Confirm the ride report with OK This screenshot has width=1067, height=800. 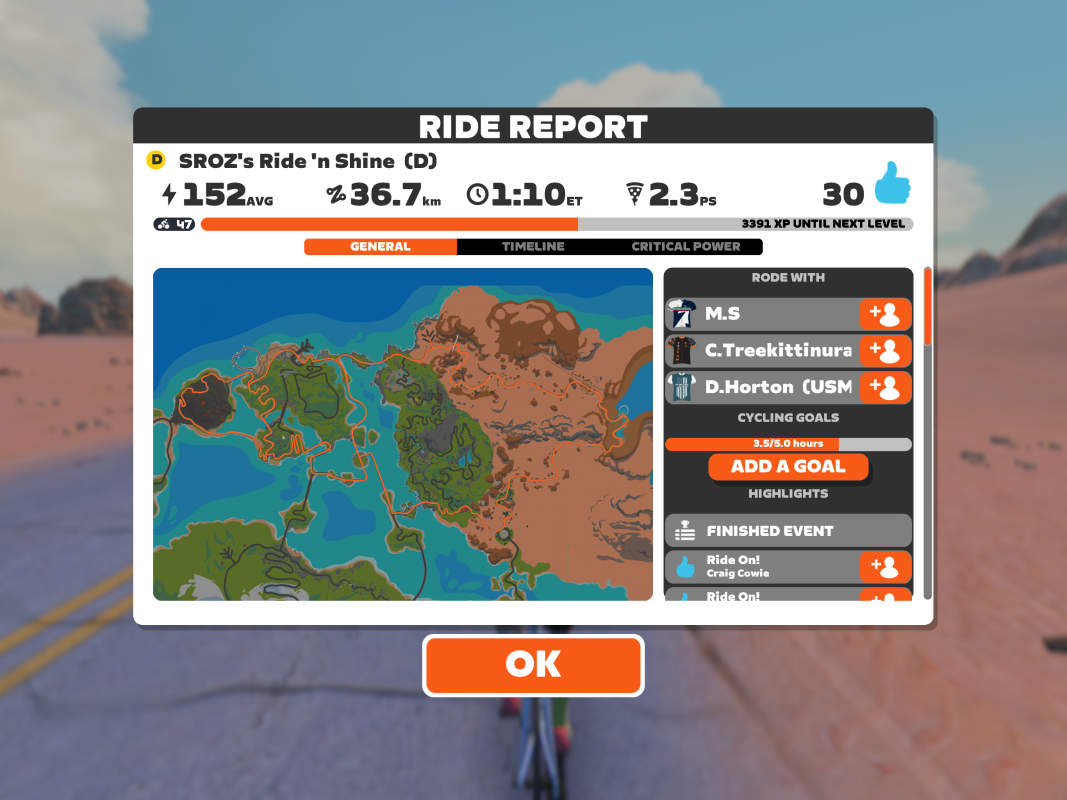(x=533, y=665)
